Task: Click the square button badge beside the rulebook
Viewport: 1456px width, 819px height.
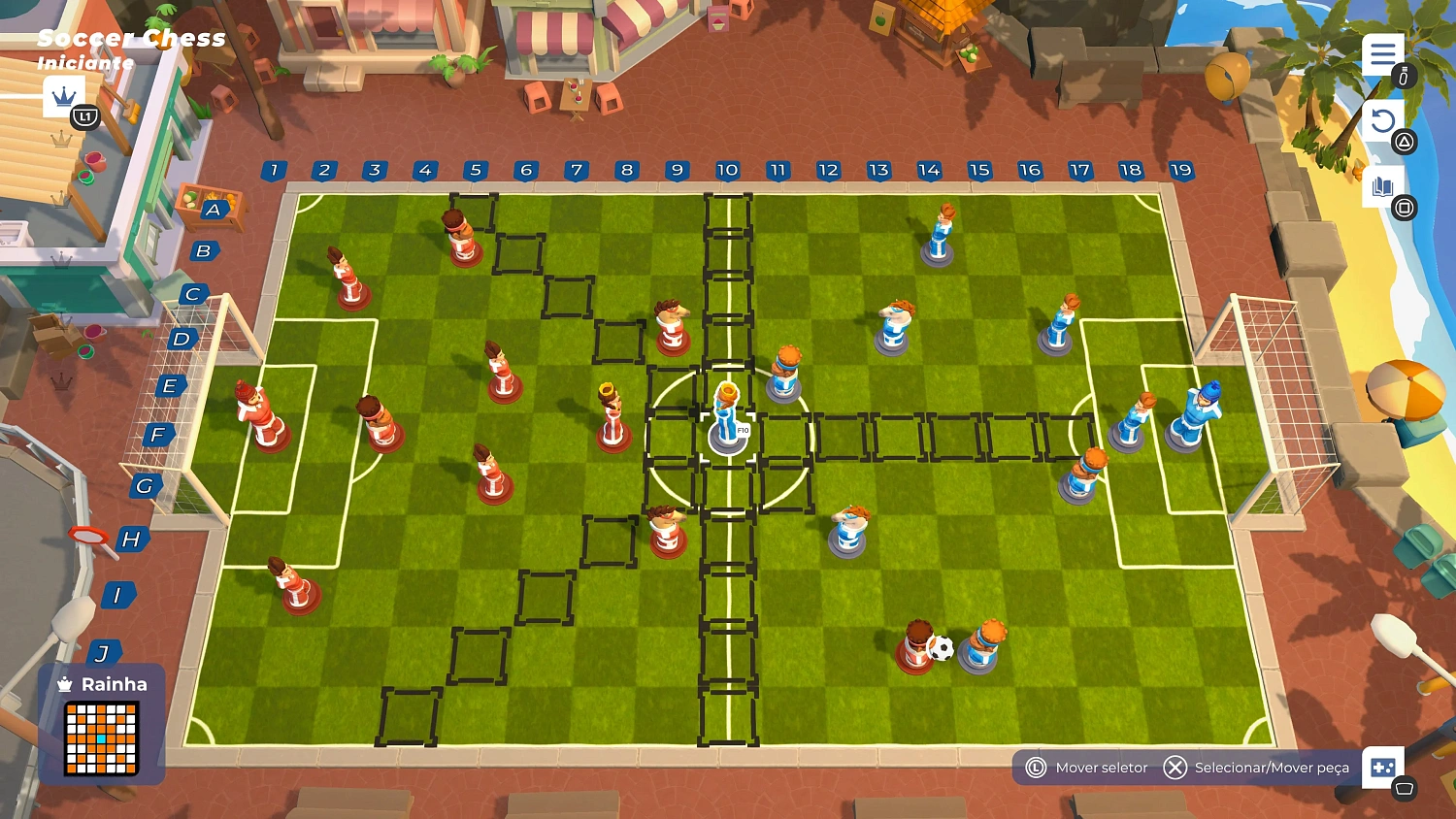Action: 1405,207
